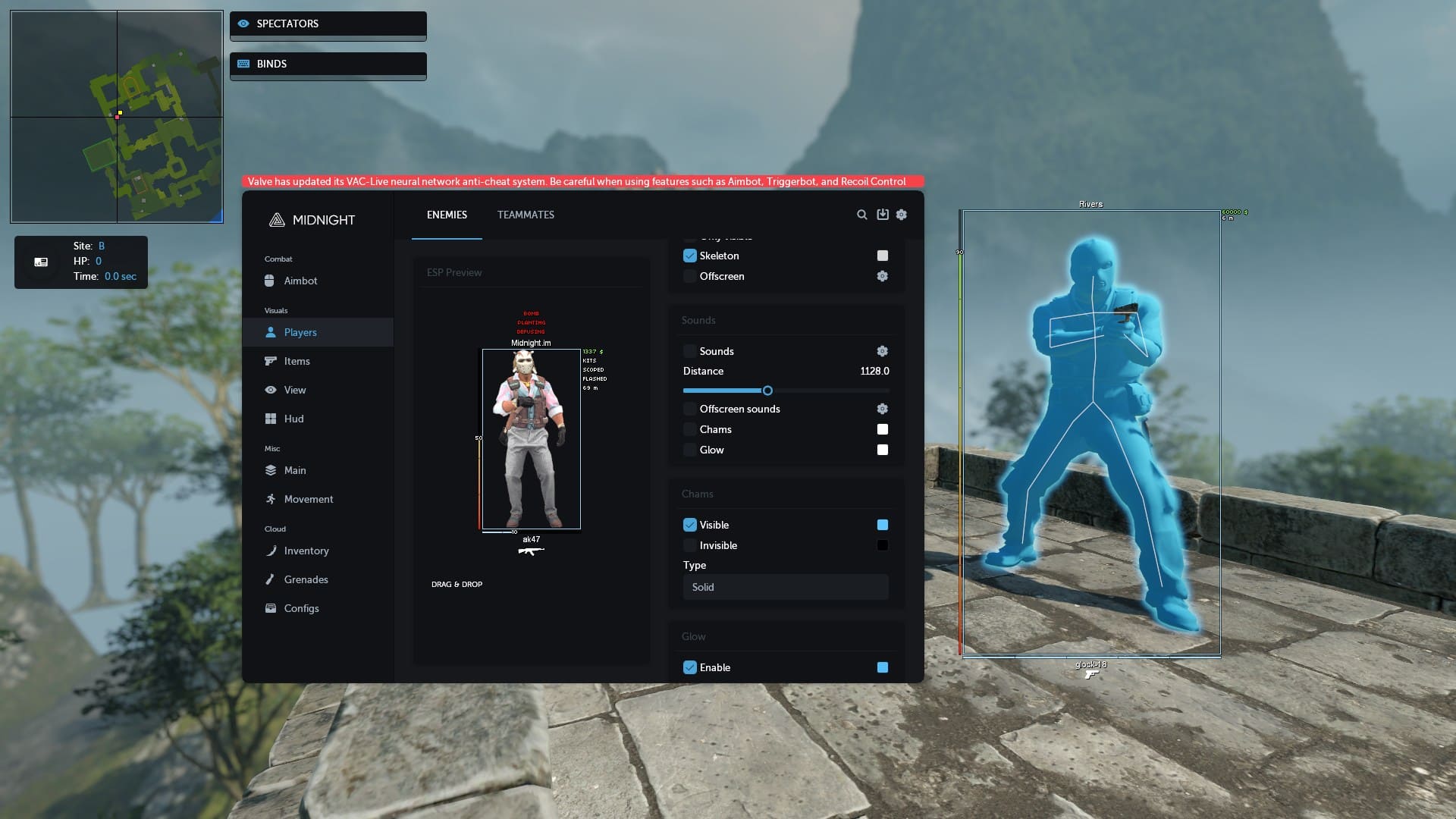Uncheck the Visible chams checkbox
Screen dimensions: 1456x819
pos(690,525)
